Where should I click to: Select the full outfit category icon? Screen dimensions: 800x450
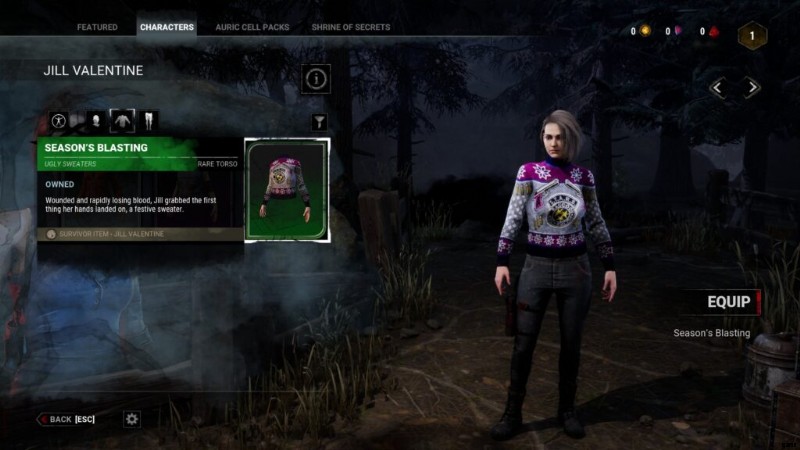(59, 121)
